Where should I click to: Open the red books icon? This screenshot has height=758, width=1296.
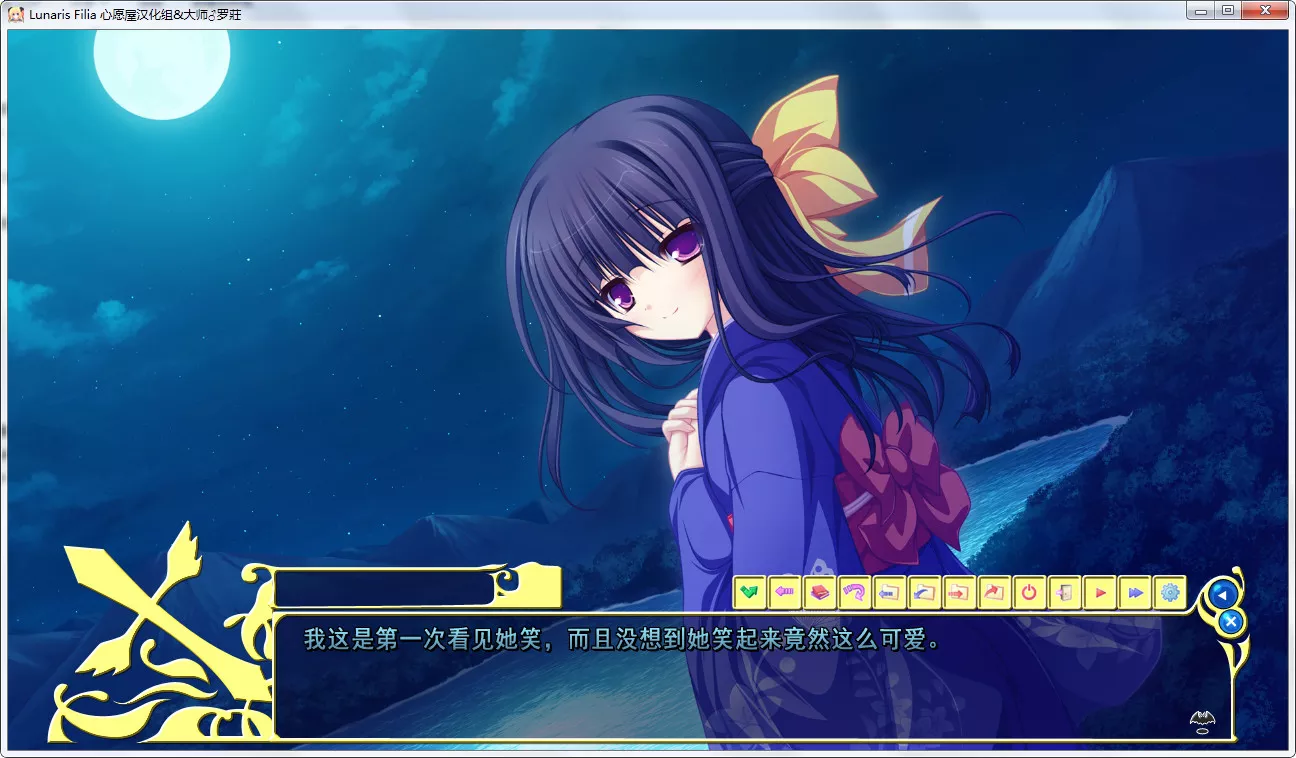[x=820, y=592]
